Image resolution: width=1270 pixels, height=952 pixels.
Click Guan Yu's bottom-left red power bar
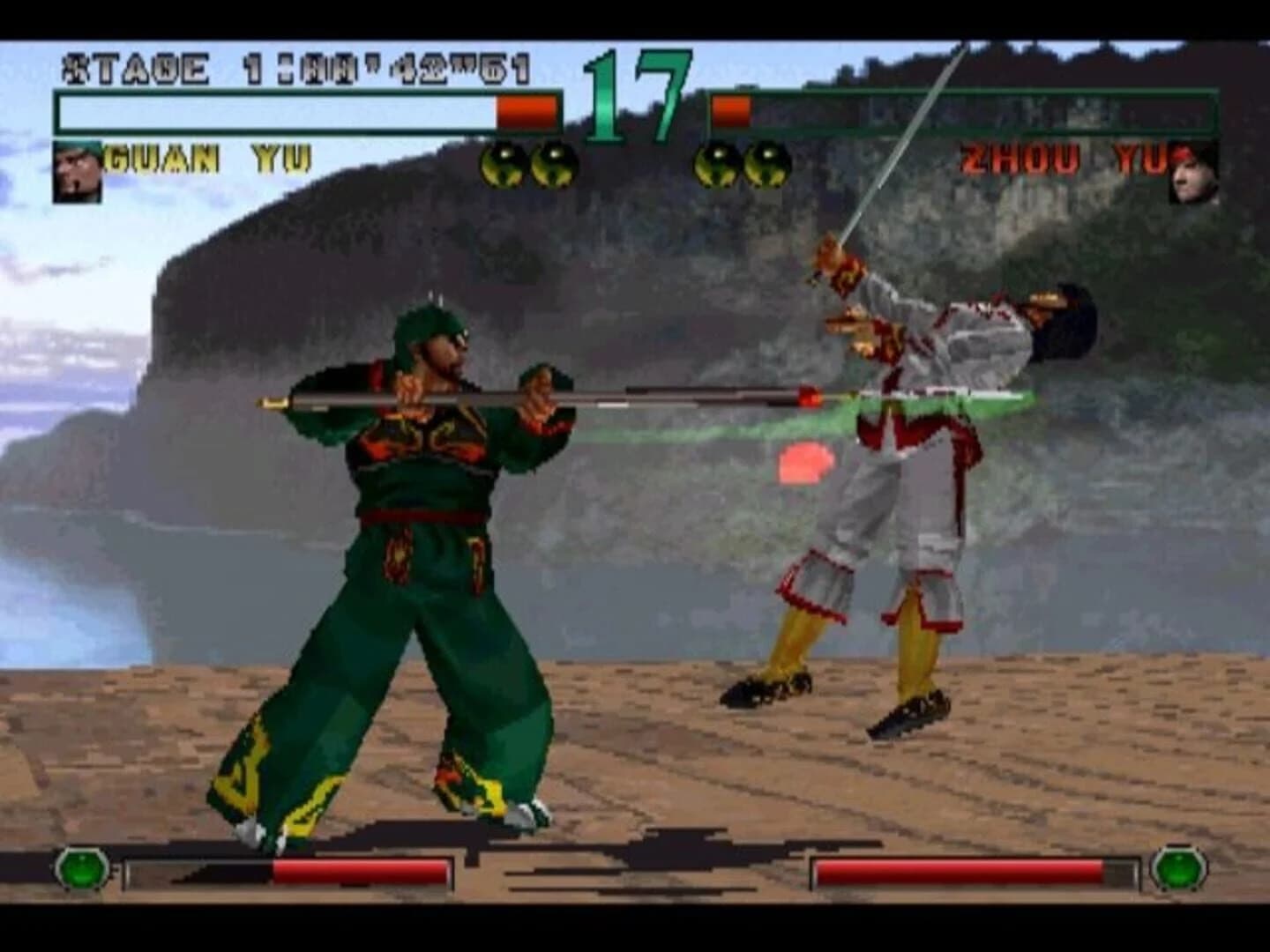362,872
